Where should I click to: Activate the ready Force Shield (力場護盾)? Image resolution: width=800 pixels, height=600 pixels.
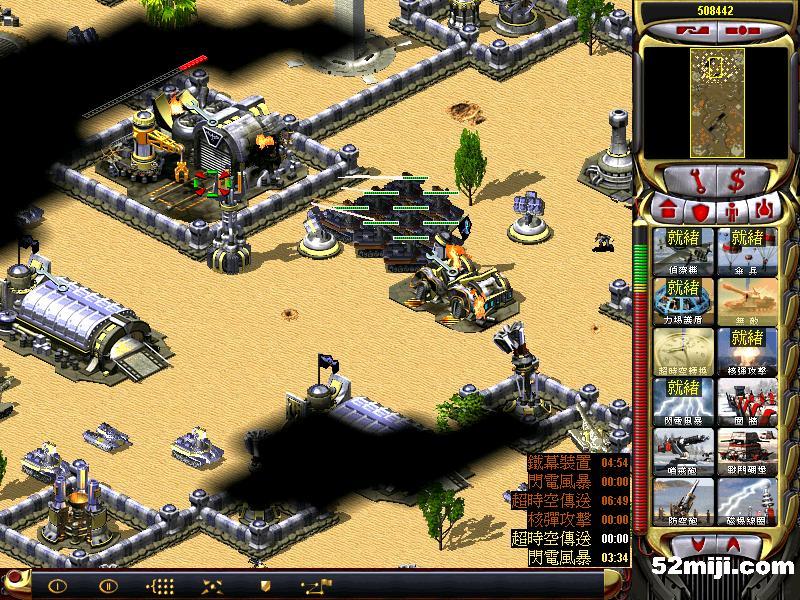pyautogui.click(x=685, y=301)
